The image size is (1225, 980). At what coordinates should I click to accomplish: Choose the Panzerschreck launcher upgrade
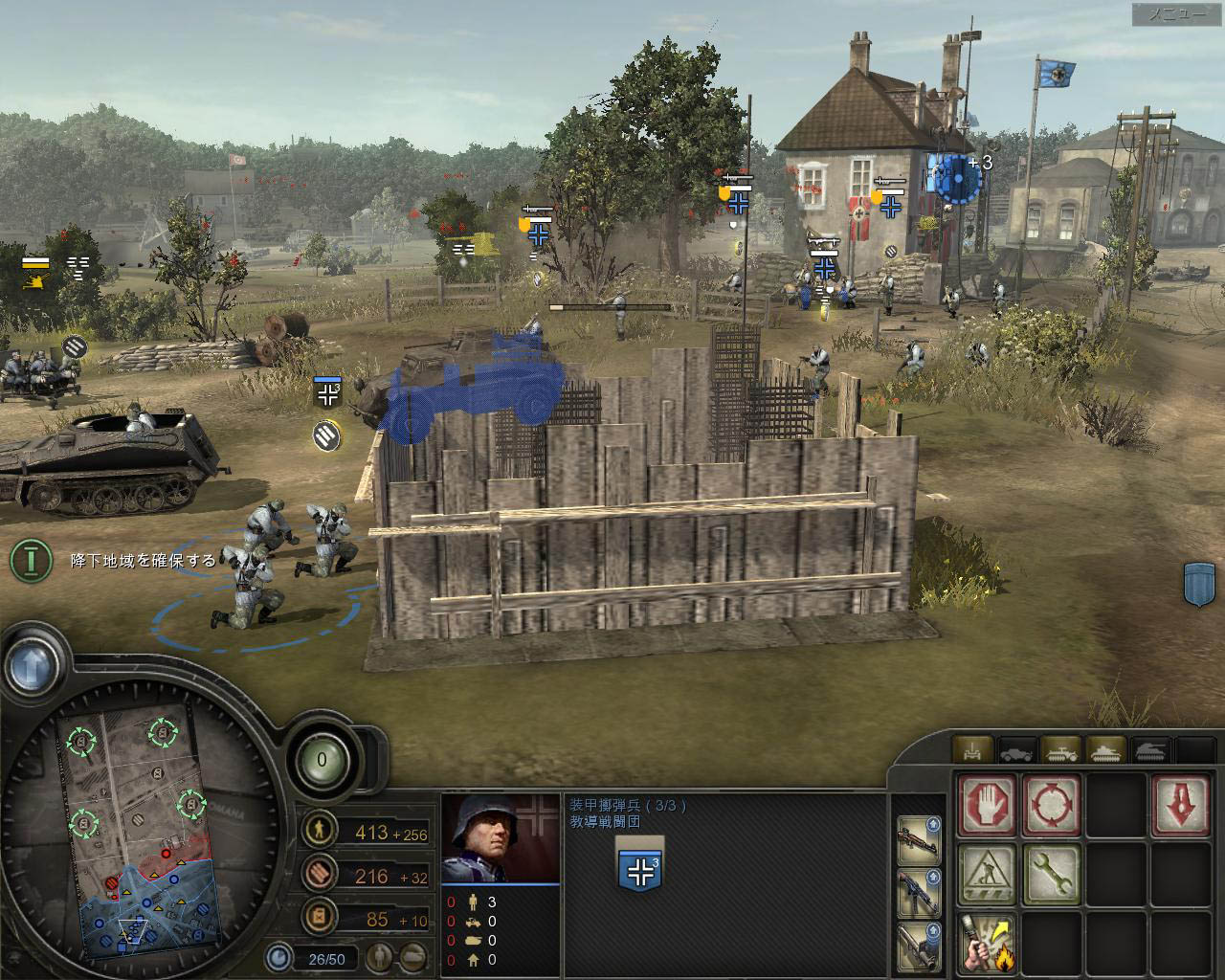(x=919, y=946)
